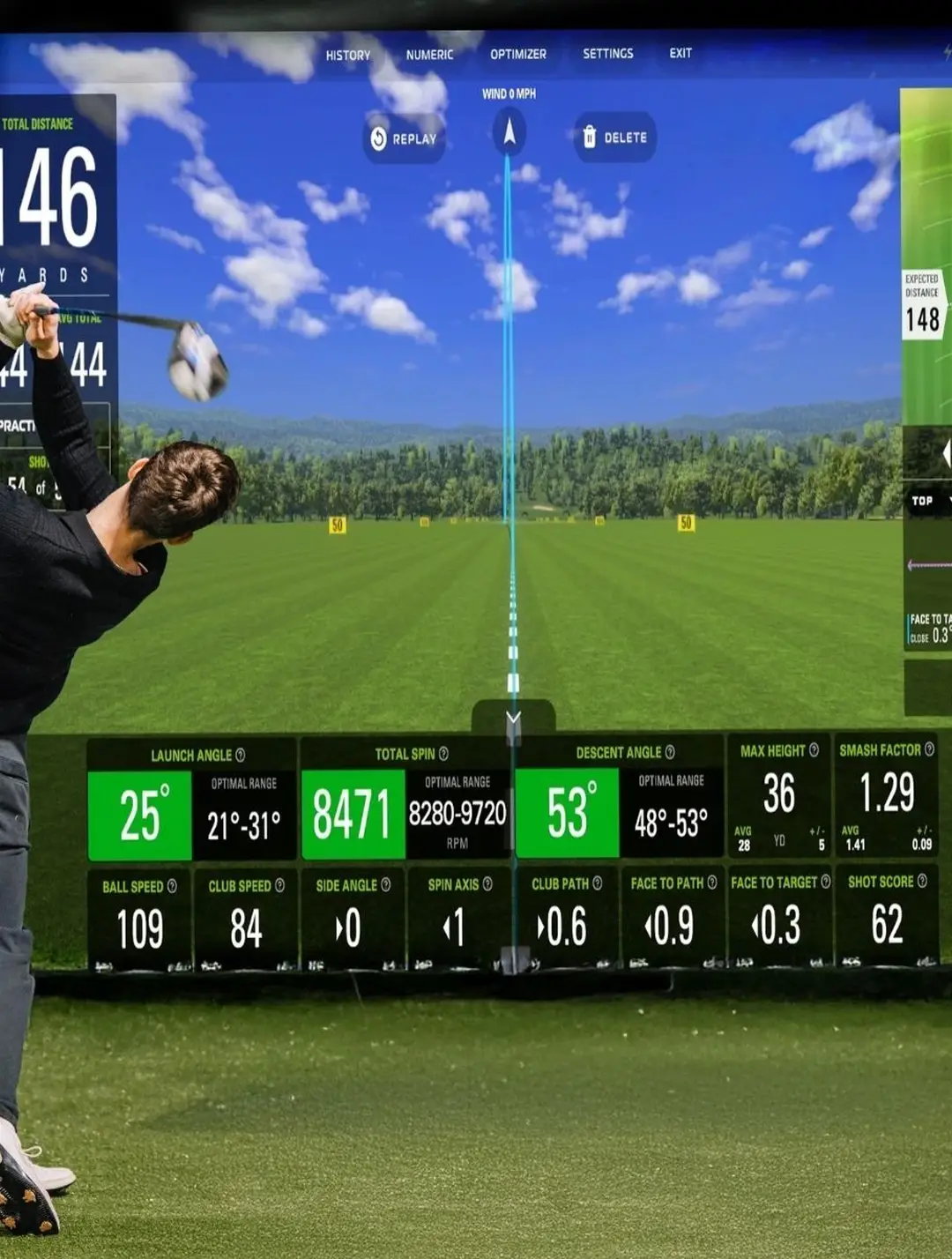Click the Side Angle question mark

(x=385, y=884)
